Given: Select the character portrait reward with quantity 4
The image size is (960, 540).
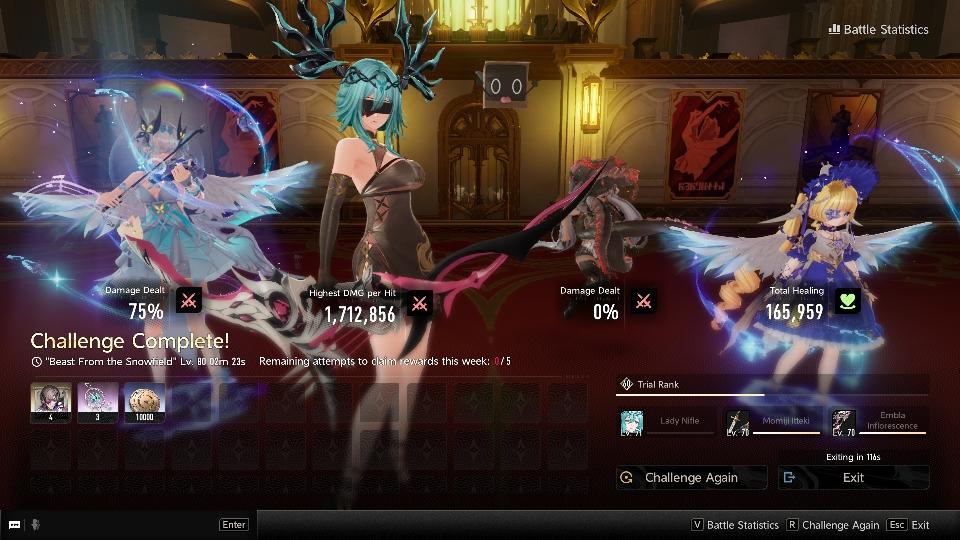Looking at the screenshot, I should [50, 402].
